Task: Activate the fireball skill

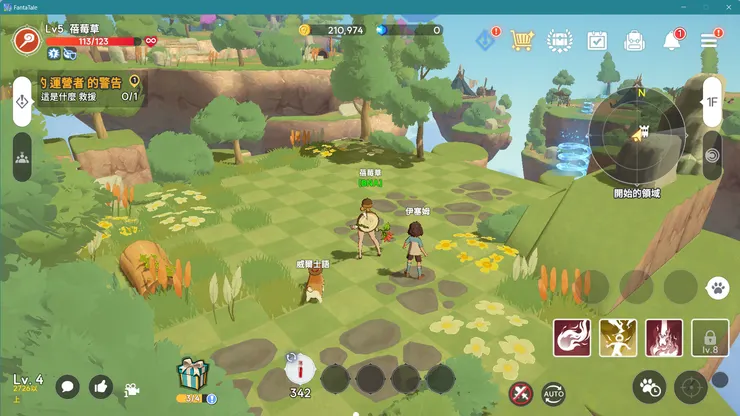Action: point(572,338)
